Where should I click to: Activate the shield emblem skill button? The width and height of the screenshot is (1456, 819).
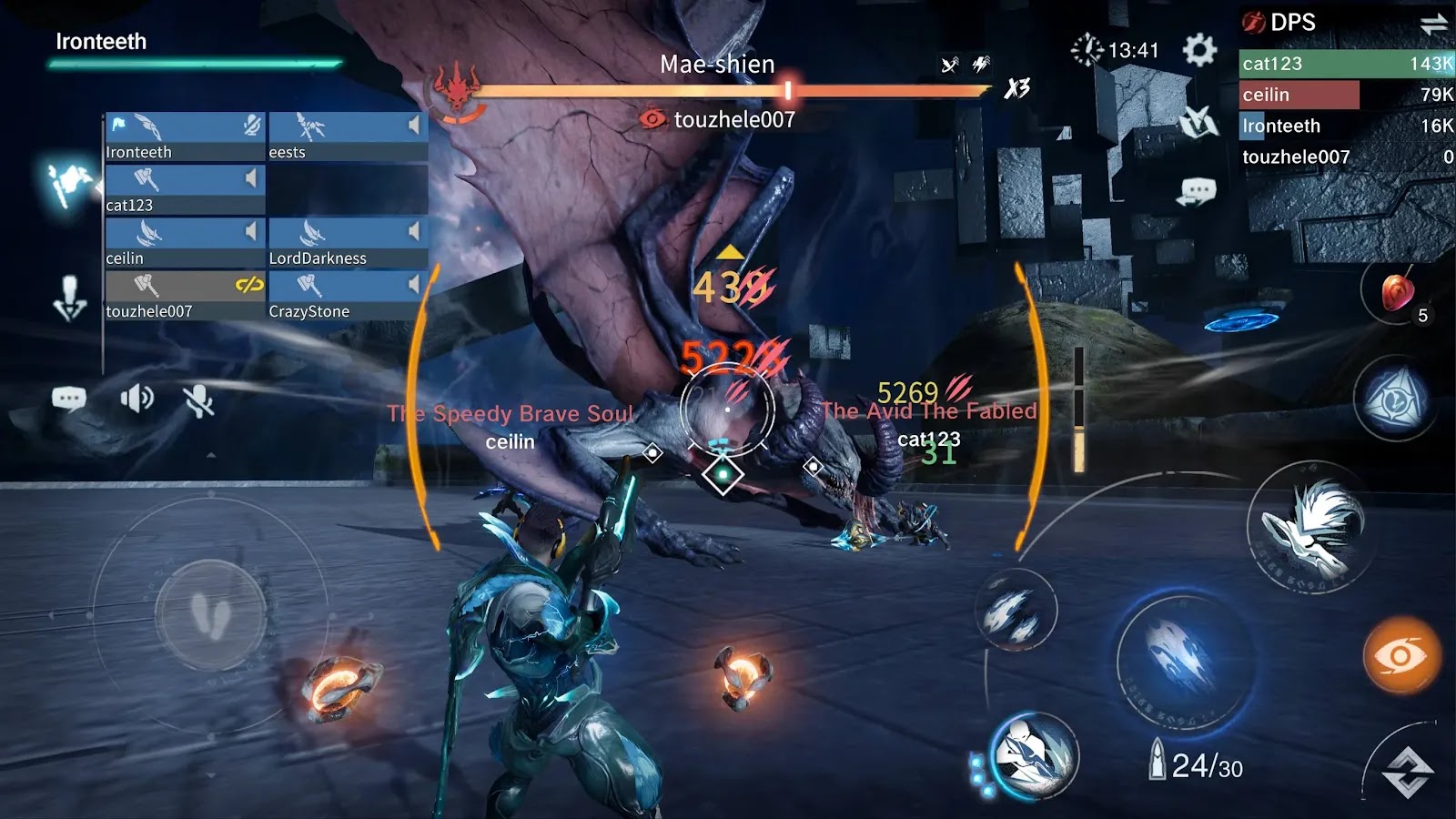tap(1394, 400)
